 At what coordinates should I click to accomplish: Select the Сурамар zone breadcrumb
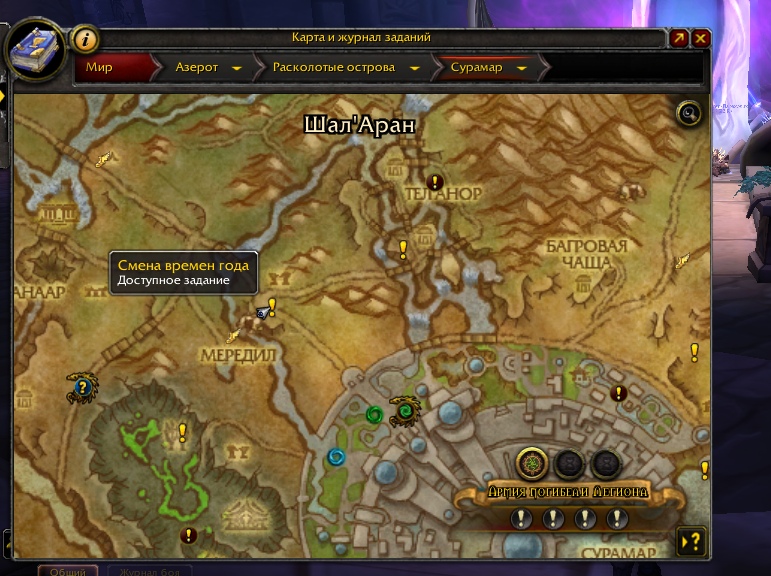pos(483,68)
